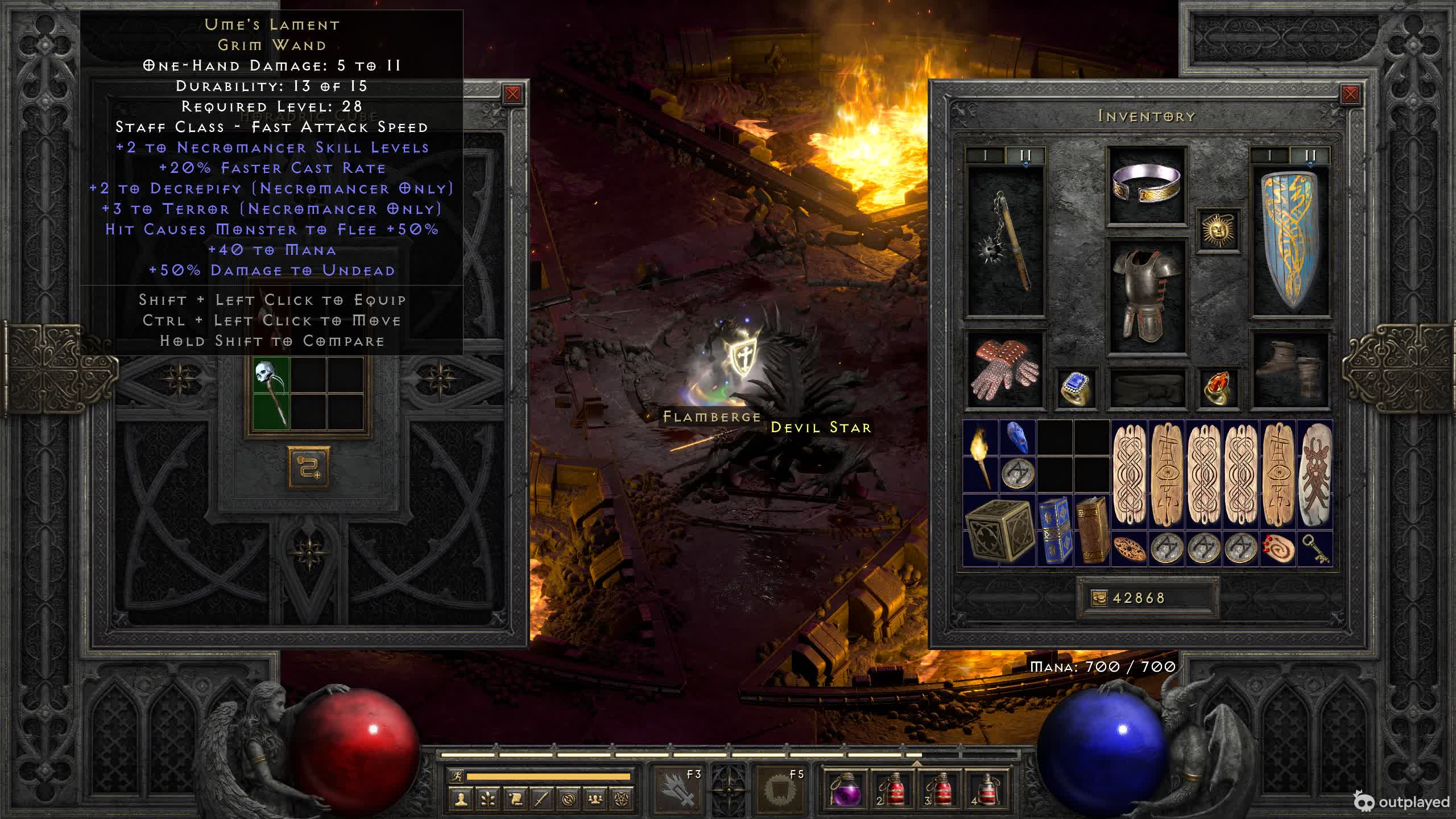1456x819 pixels.
Task: Select the blue tome in inventory
Action: (1054, 530)
